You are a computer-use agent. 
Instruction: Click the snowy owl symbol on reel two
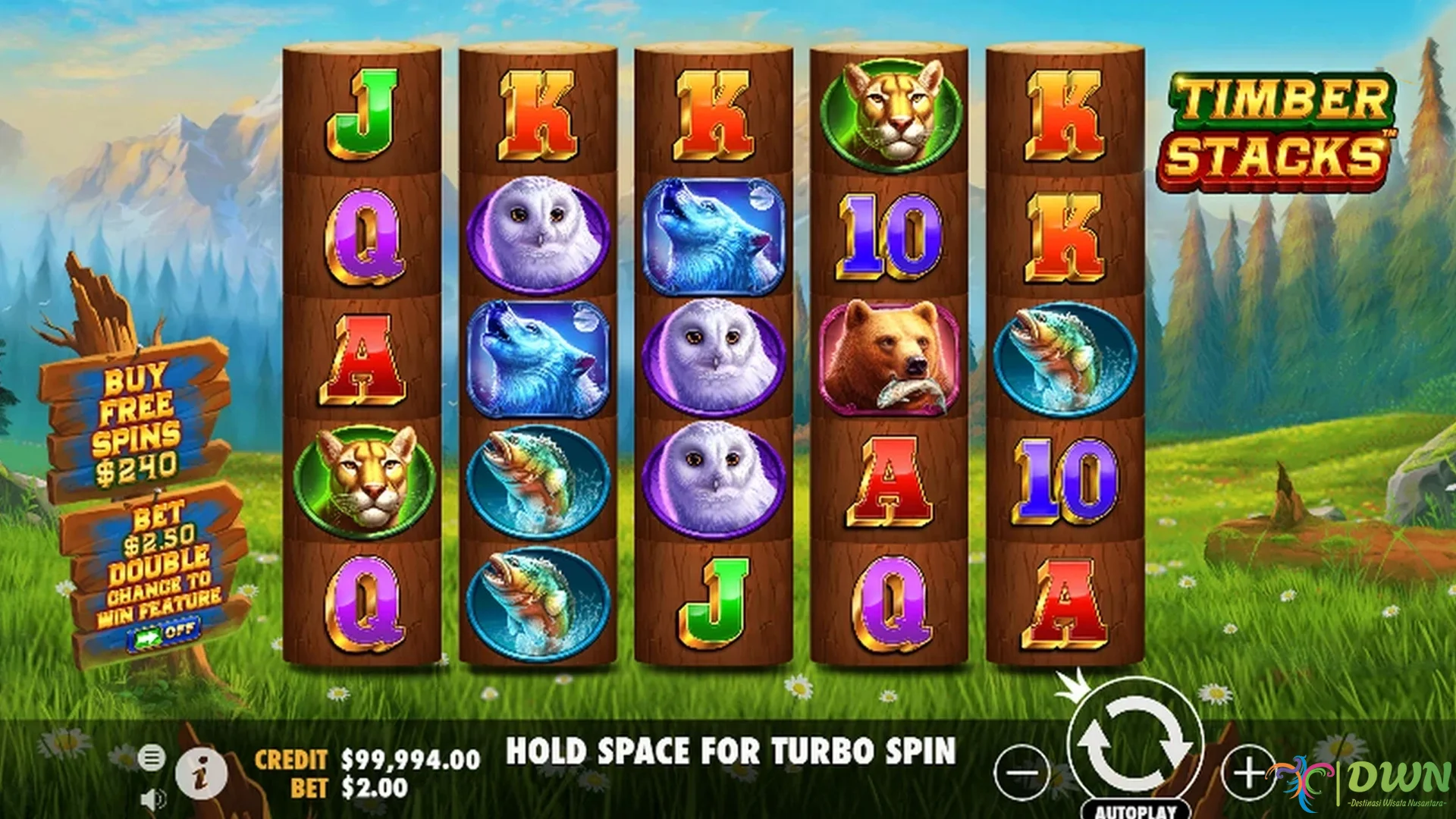click(538, 235)
